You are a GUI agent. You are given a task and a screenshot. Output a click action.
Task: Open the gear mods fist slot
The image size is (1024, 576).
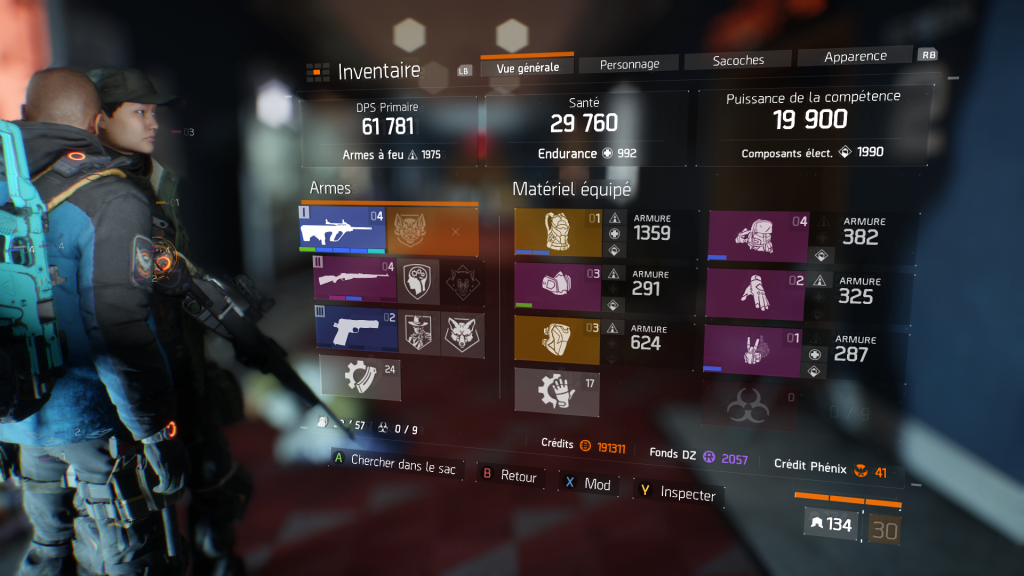pyautogui.click(x=556, y=389)
